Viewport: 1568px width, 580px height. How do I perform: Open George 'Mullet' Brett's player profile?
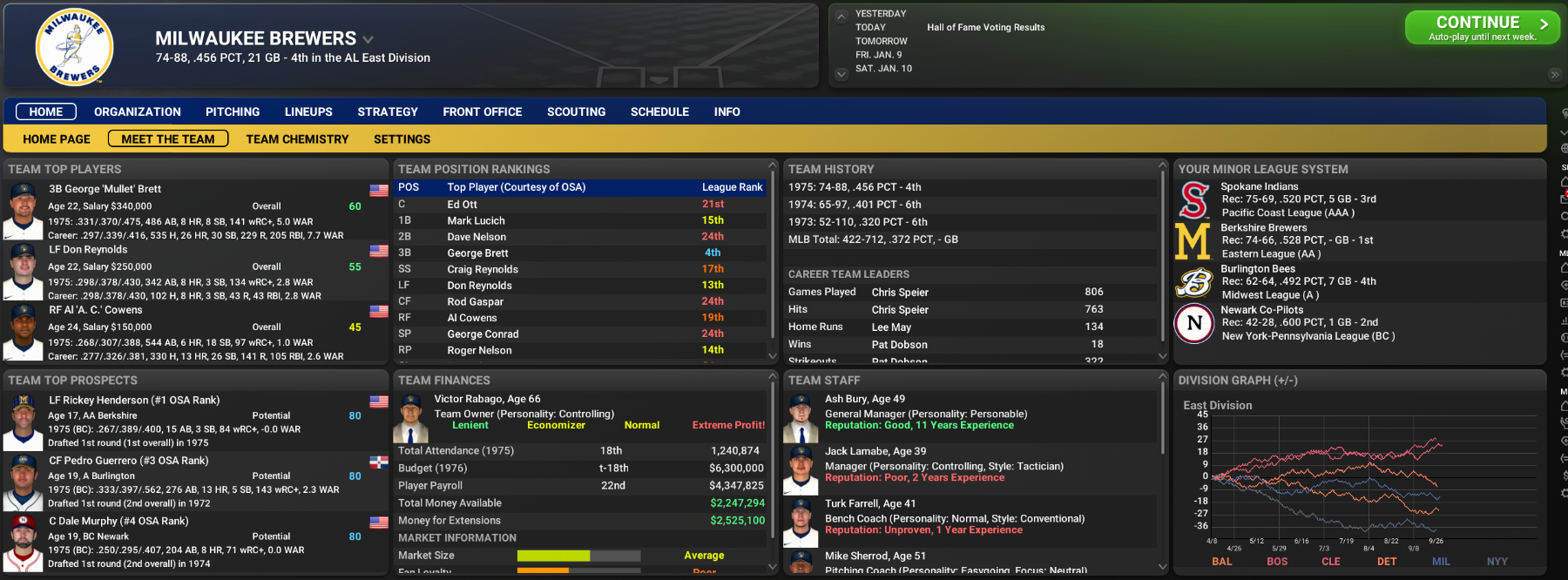(105, 189)
